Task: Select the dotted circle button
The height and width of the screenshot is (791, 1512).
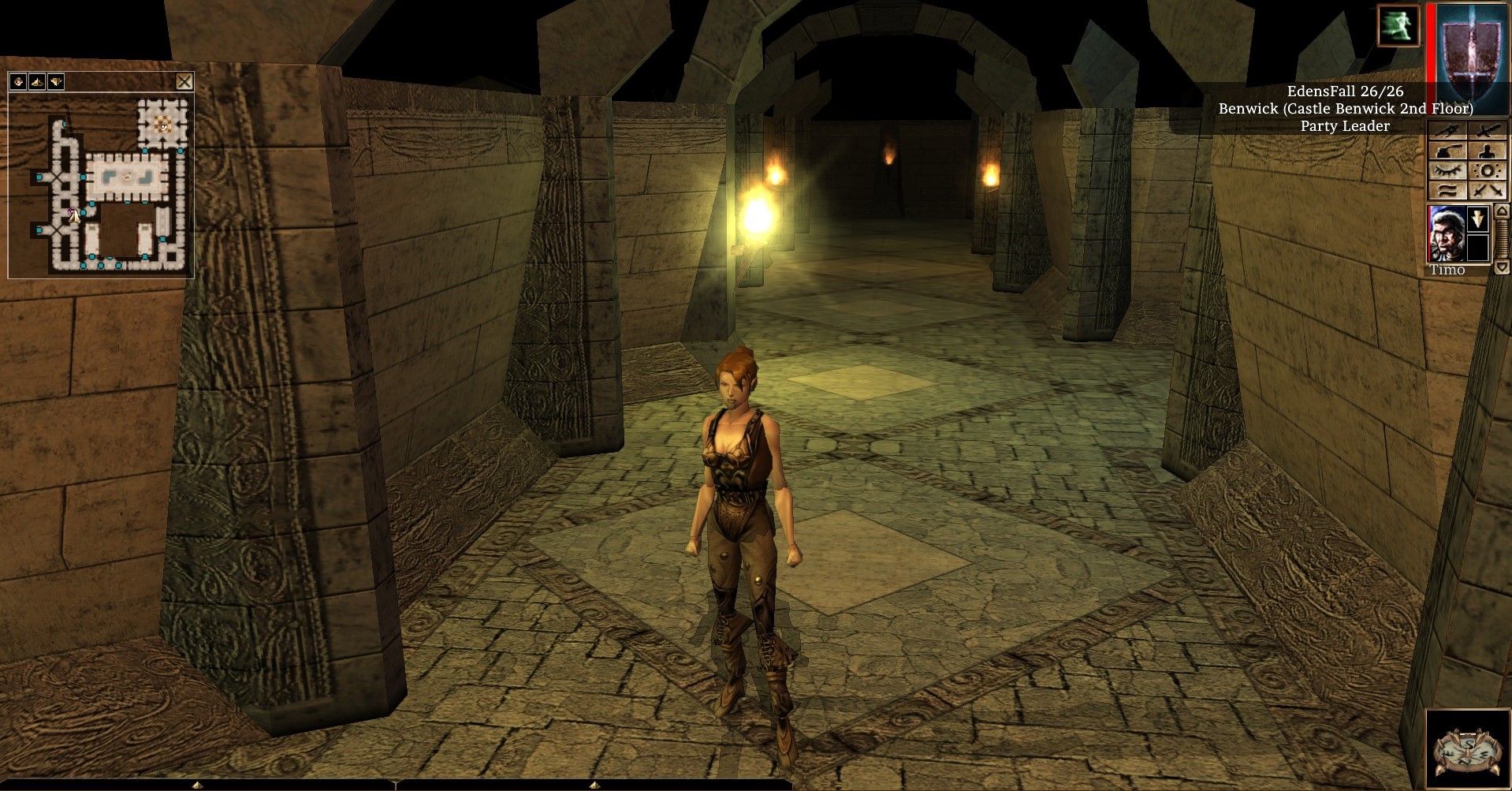Action: pos(1487,171)
